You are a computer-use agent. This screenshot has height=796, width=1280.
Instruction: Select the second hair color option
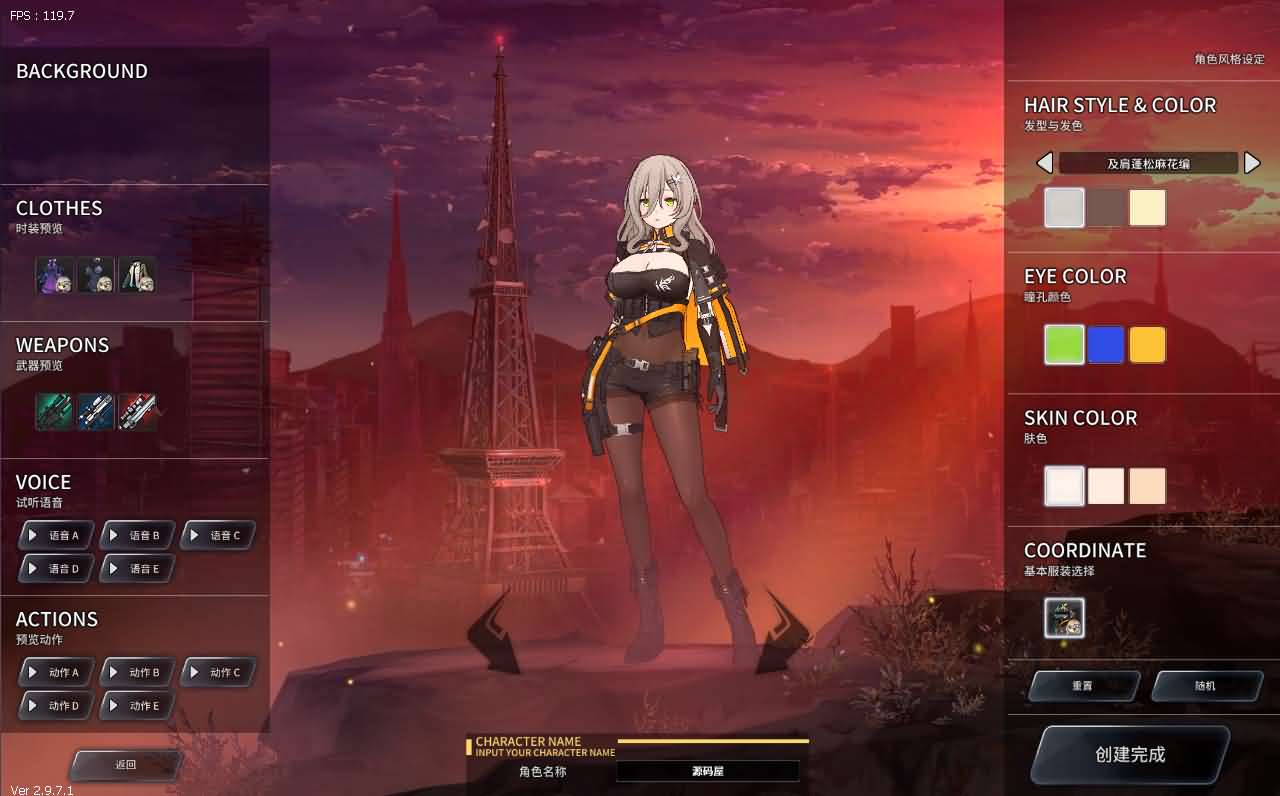(x=1106, y=207)
